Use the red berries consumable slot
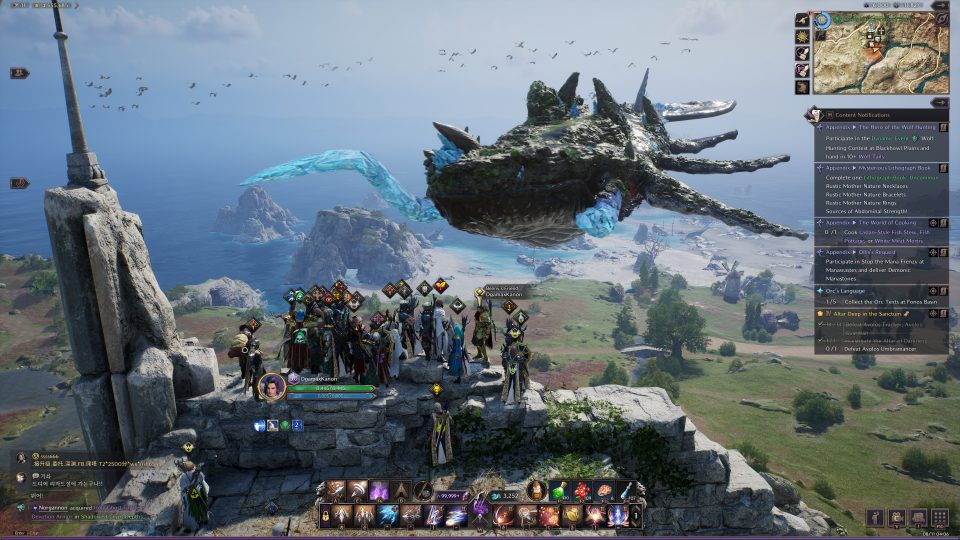The image size is (960, 540). click(x=582, y=491)
